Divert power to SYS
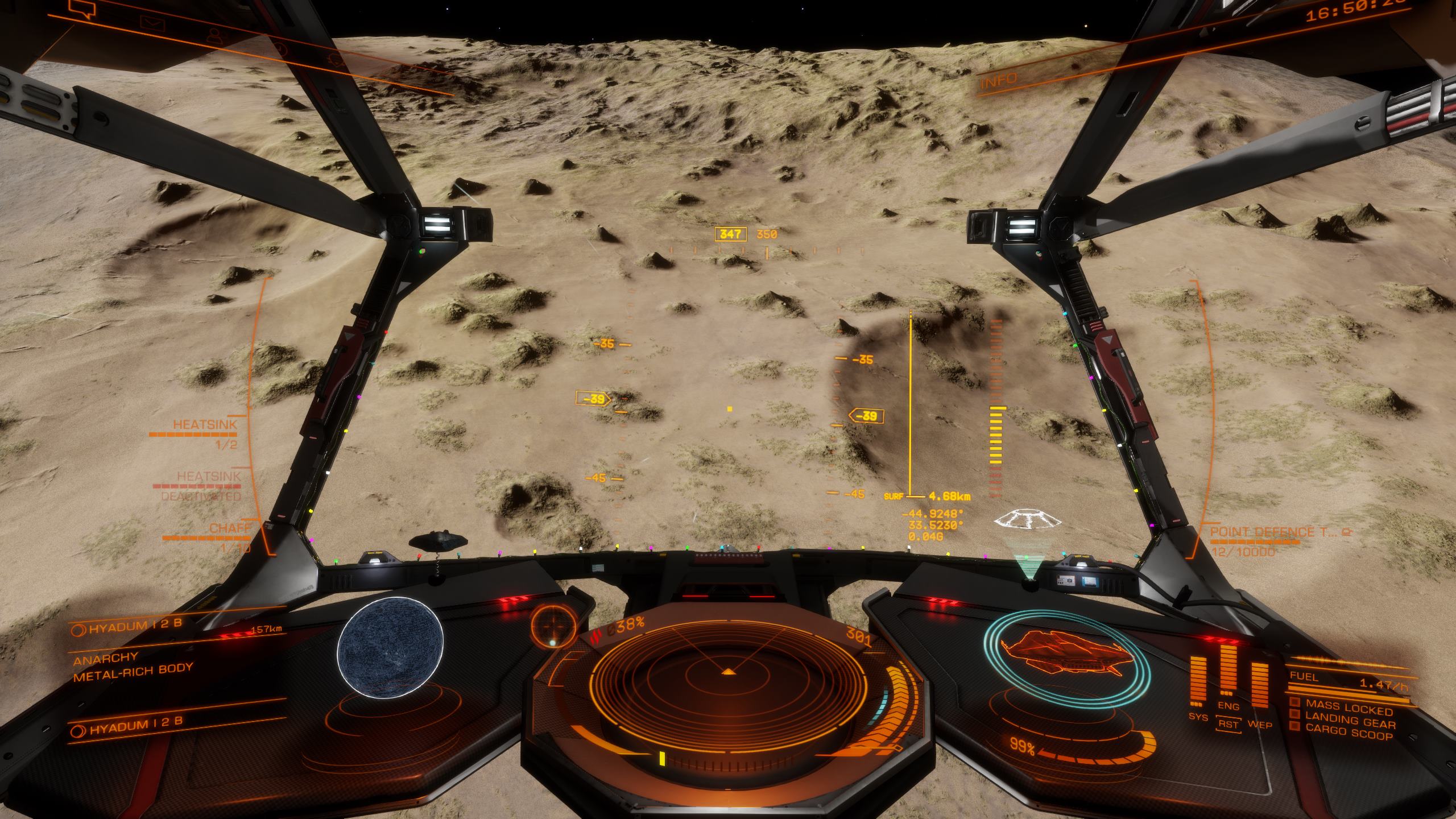 pos(1198,717)
